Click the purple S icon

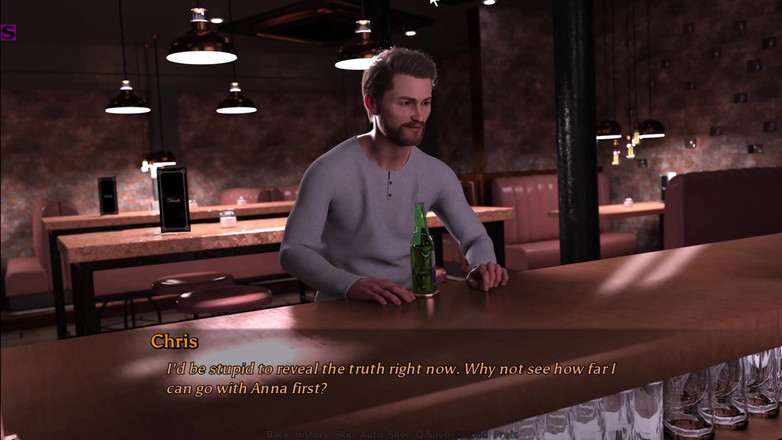point(7,32)
